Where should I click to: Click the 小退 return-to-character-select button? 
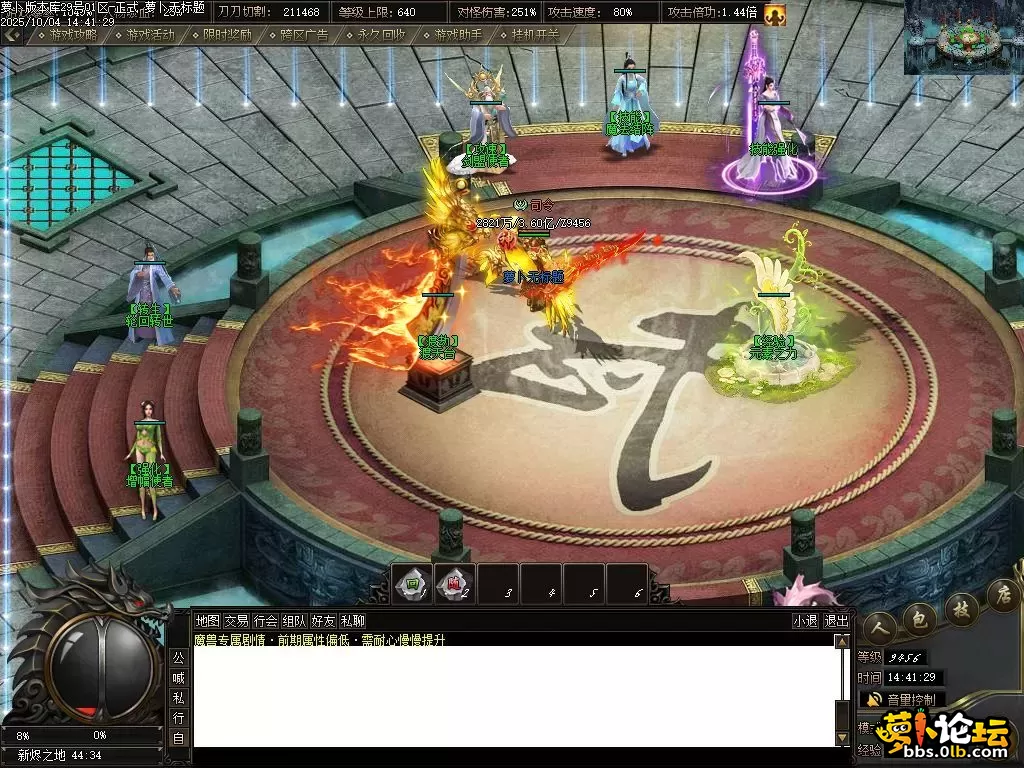click(805, 620)
